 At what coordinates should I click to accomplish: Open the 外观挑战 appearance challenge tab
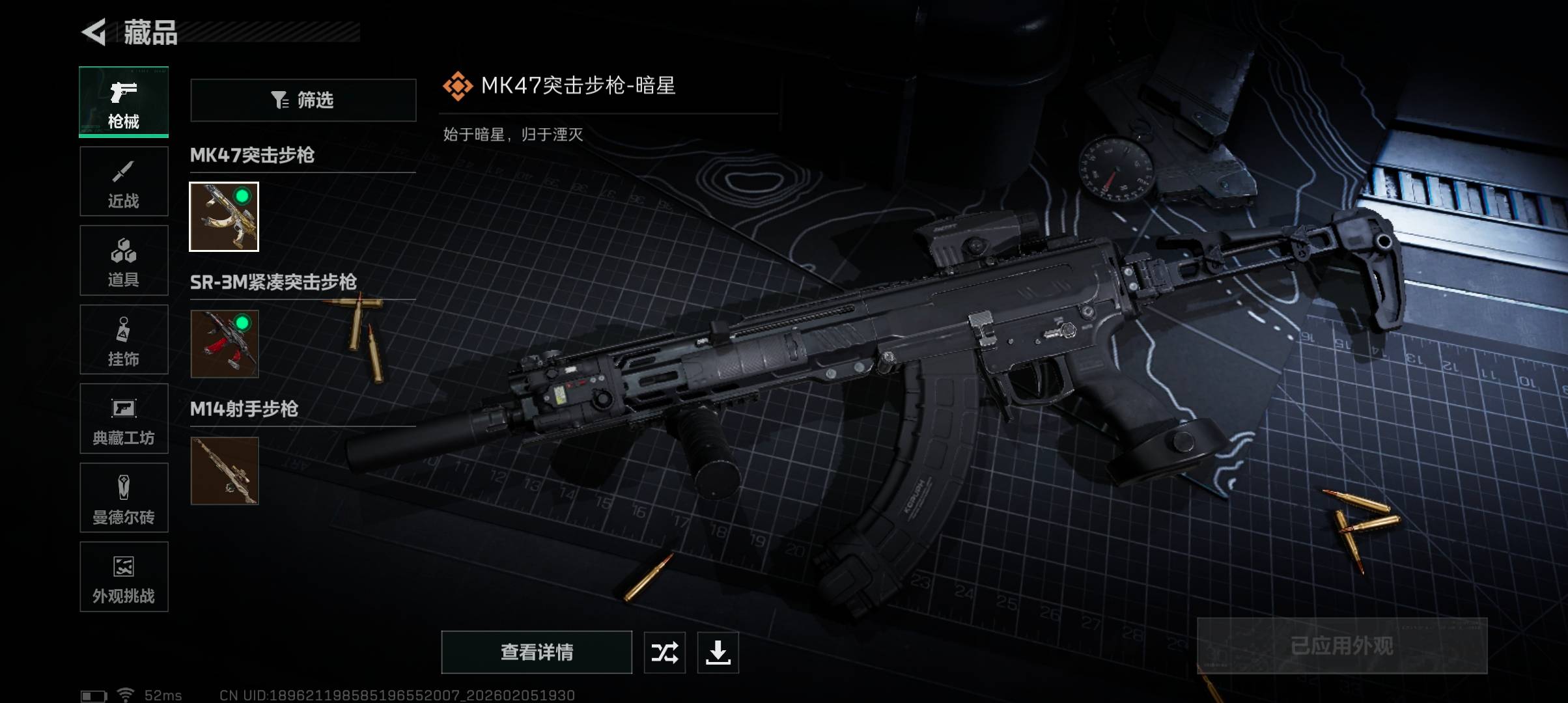[124, 577]
